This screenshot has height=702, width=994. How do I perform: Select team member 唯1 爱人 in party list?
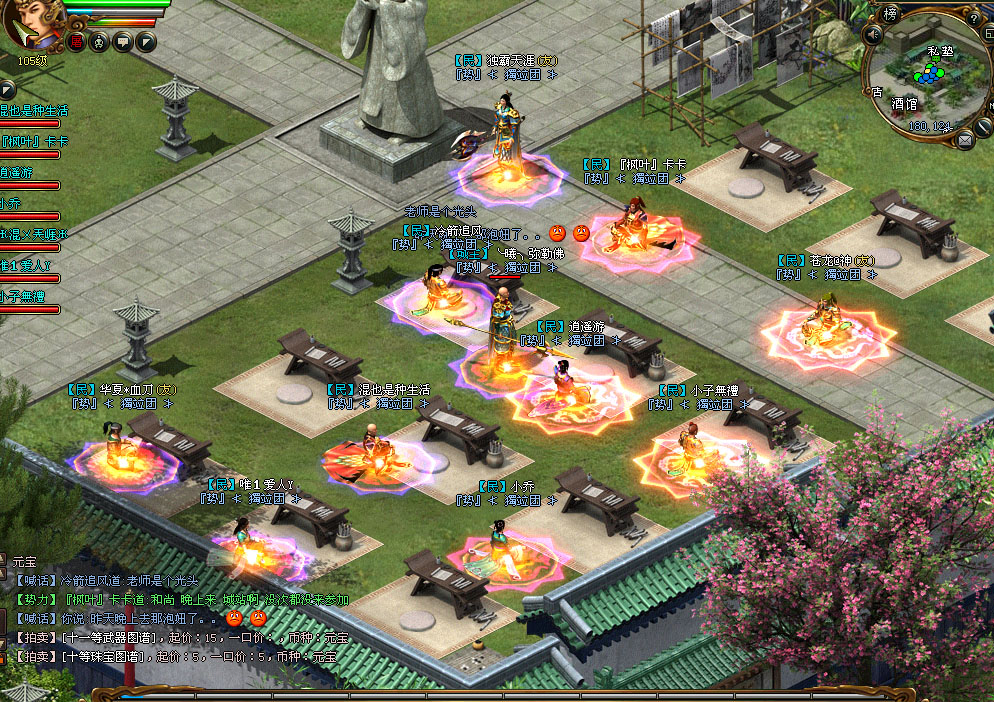24,265
